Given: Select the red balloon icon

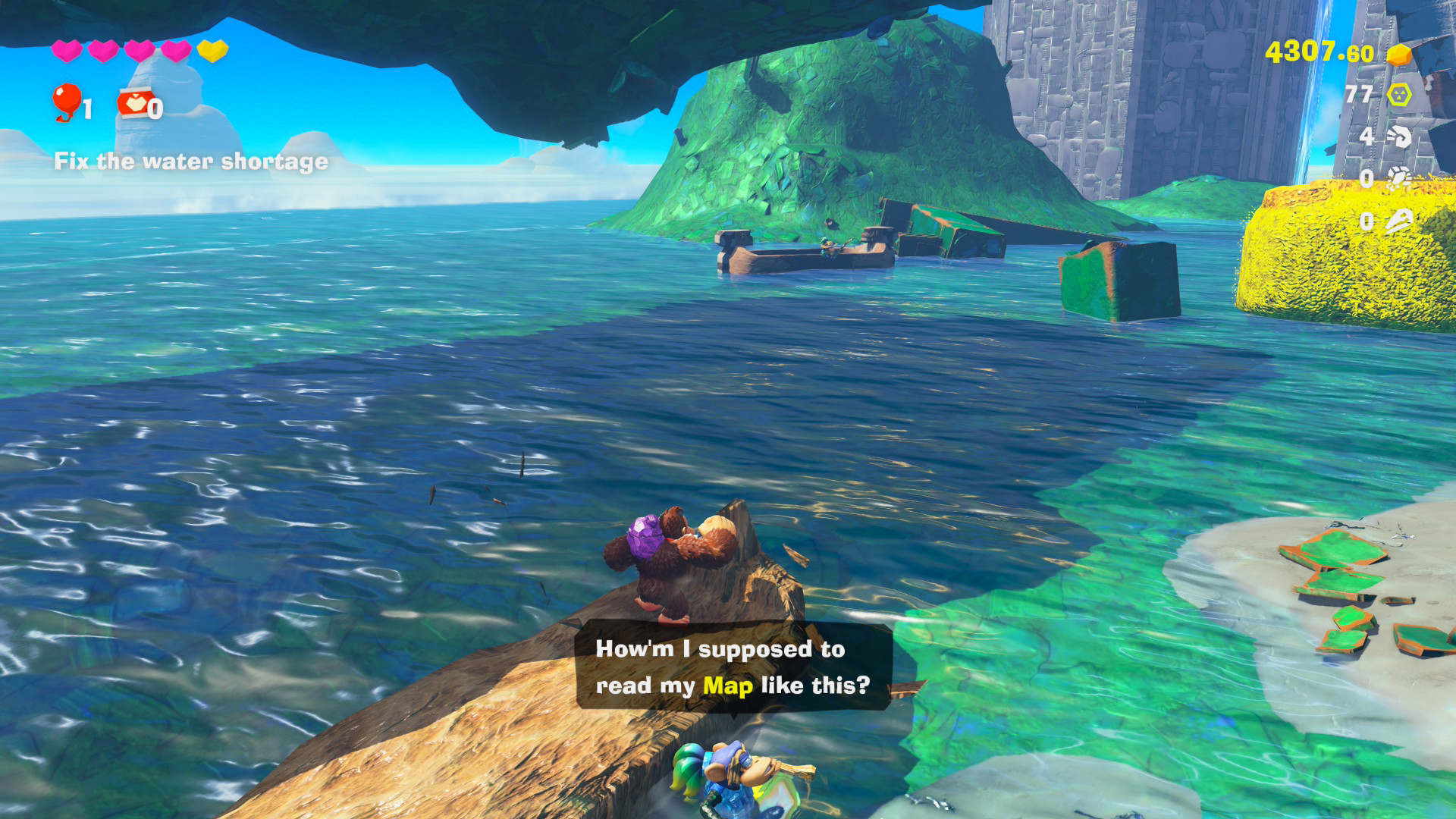Looking at the screenshot, I should [x=67, y=101].
